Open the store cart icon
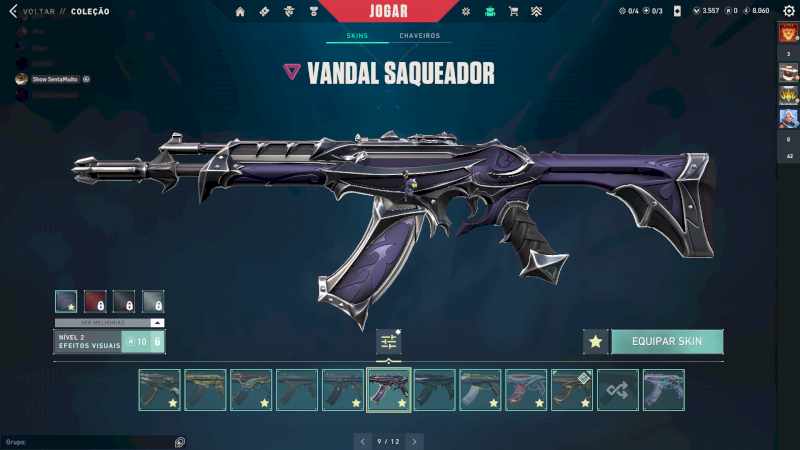 pos(513,11)
